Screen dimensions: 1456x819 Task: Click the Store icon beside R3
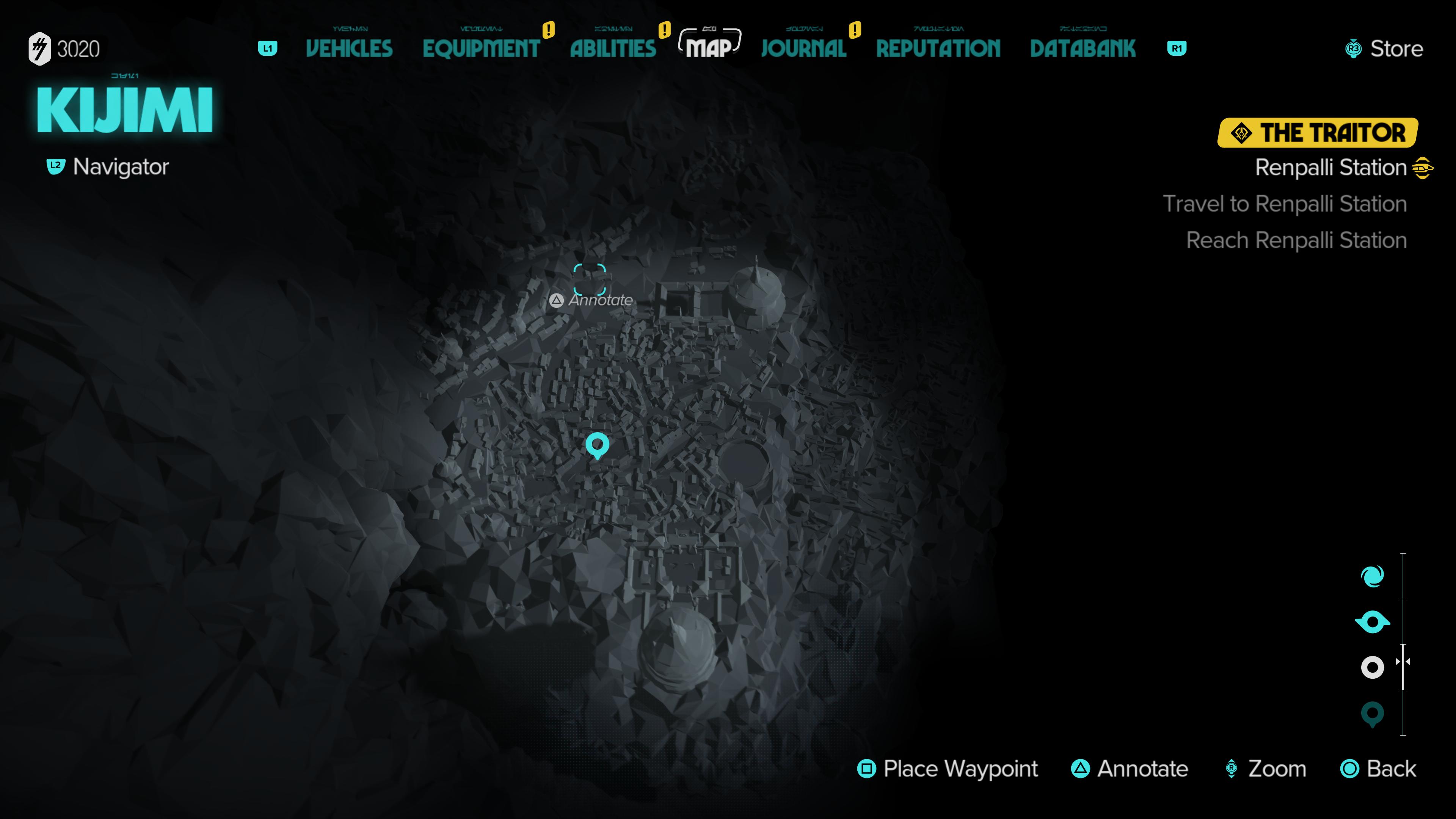tap(1353, 49)
